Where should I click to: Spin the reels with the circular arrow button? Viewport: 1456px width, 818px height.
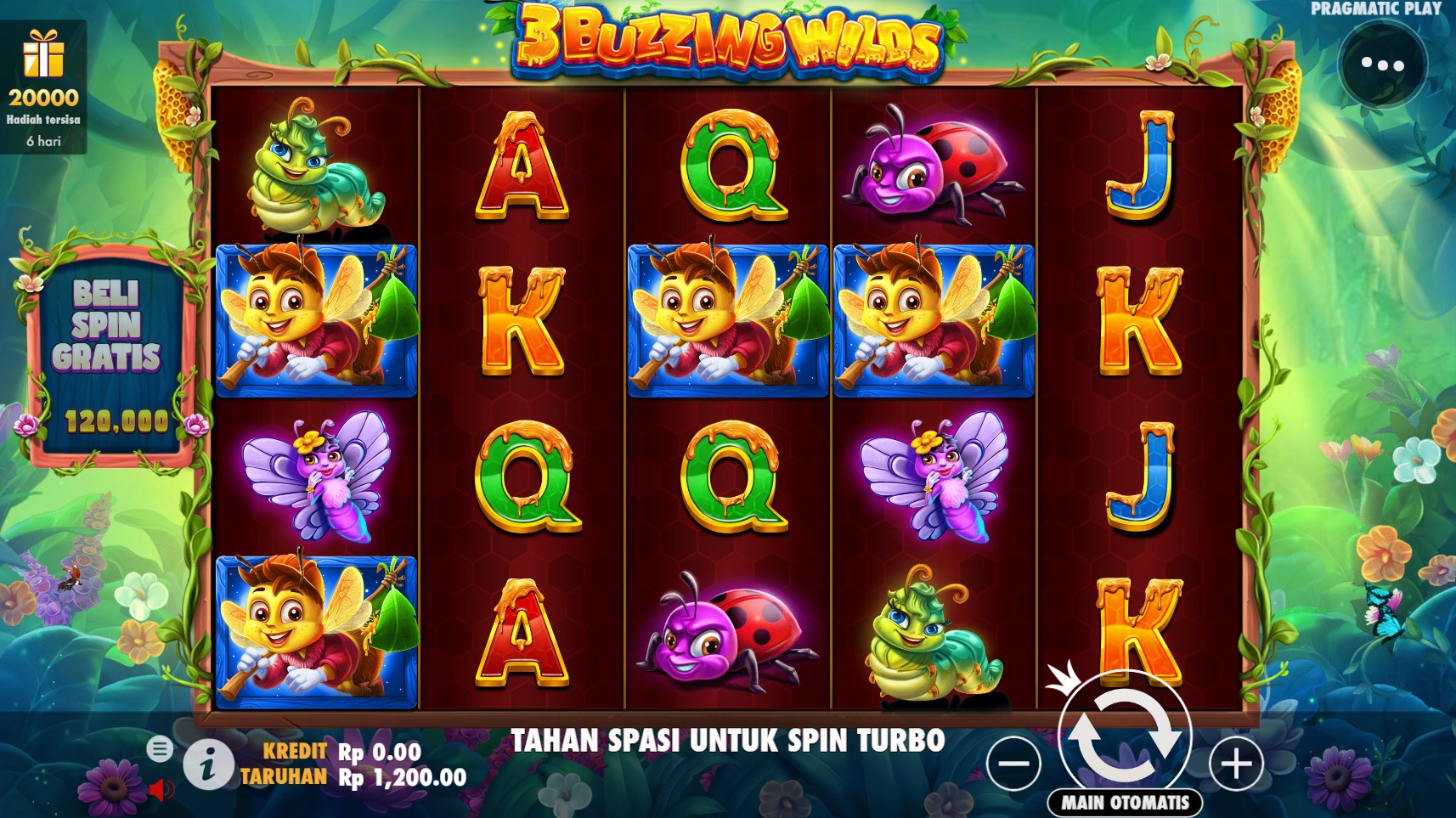pos(1125,734)
